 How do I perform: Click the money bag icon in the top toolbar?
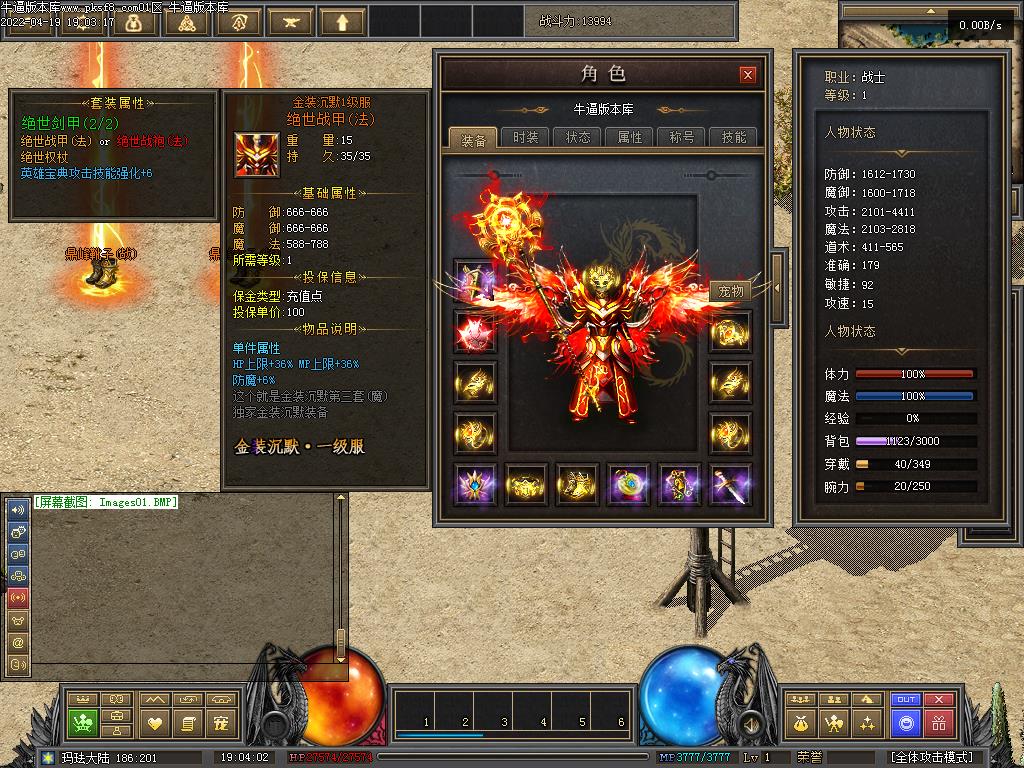point(133,22)
